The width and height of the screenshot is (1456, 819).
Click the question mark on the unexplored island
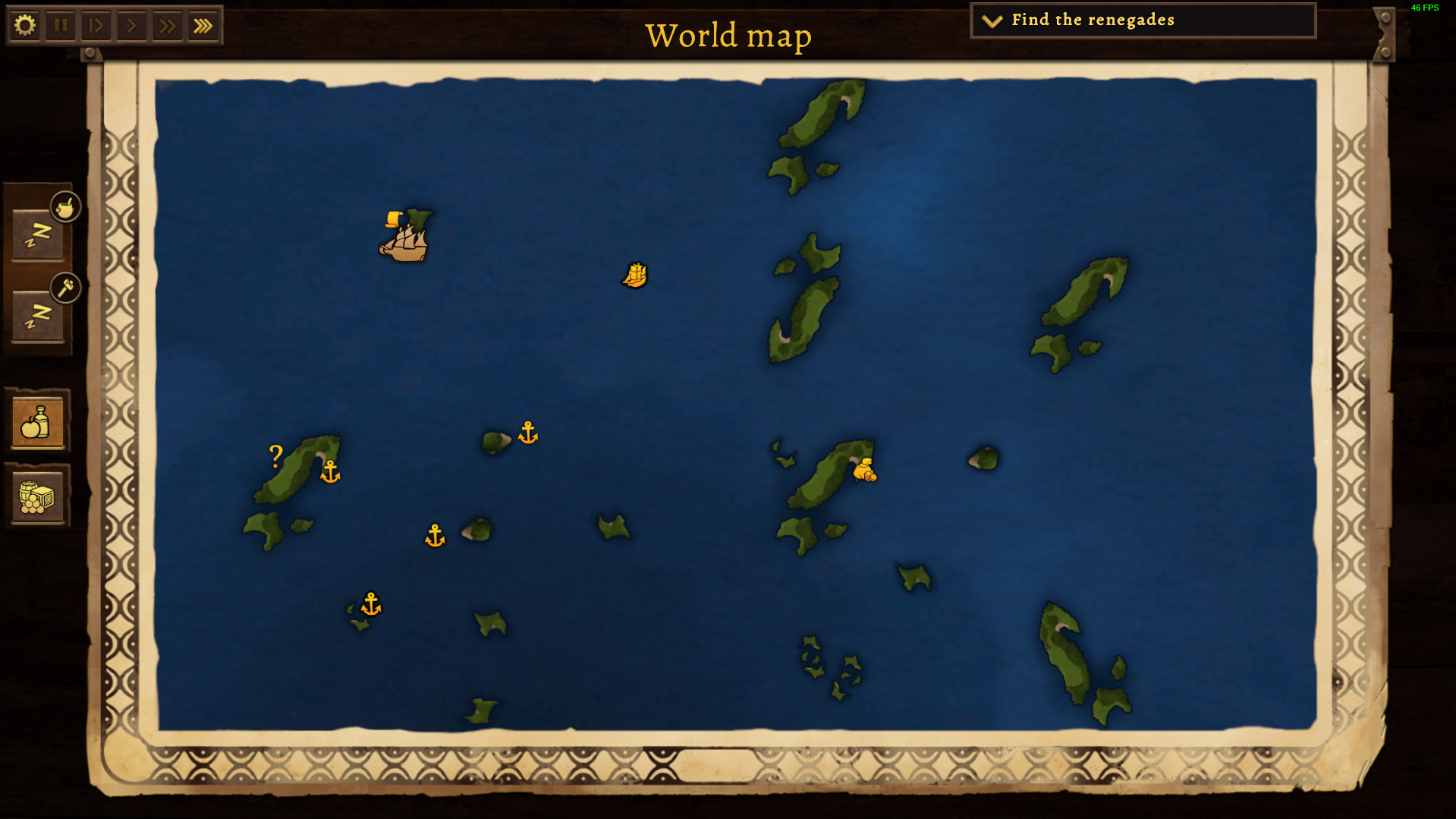coord(275,456)
